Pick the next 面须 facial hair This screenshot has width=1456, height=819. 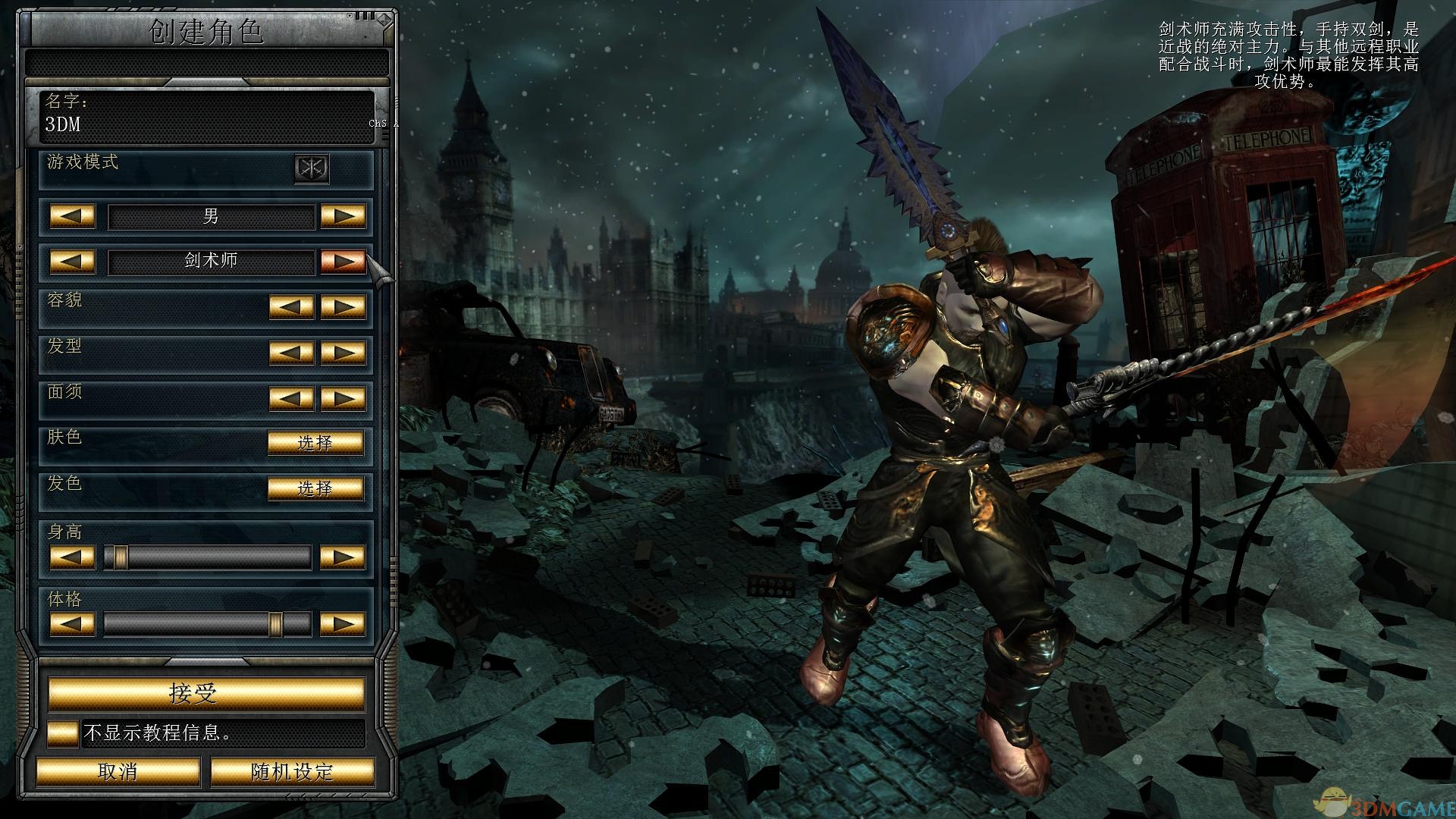[343, 397]
